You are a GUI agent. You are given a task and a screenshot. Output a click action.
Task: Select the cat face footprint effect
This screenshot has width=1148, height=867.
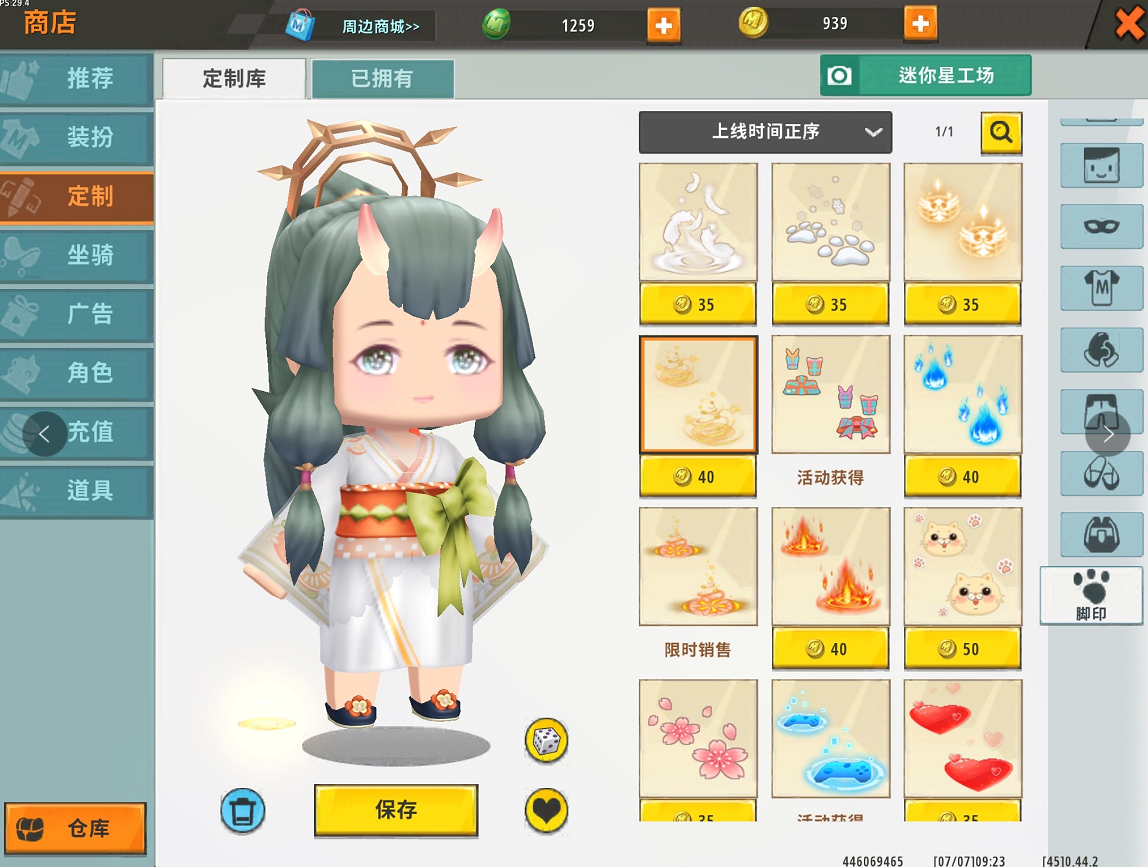[963, 566]
